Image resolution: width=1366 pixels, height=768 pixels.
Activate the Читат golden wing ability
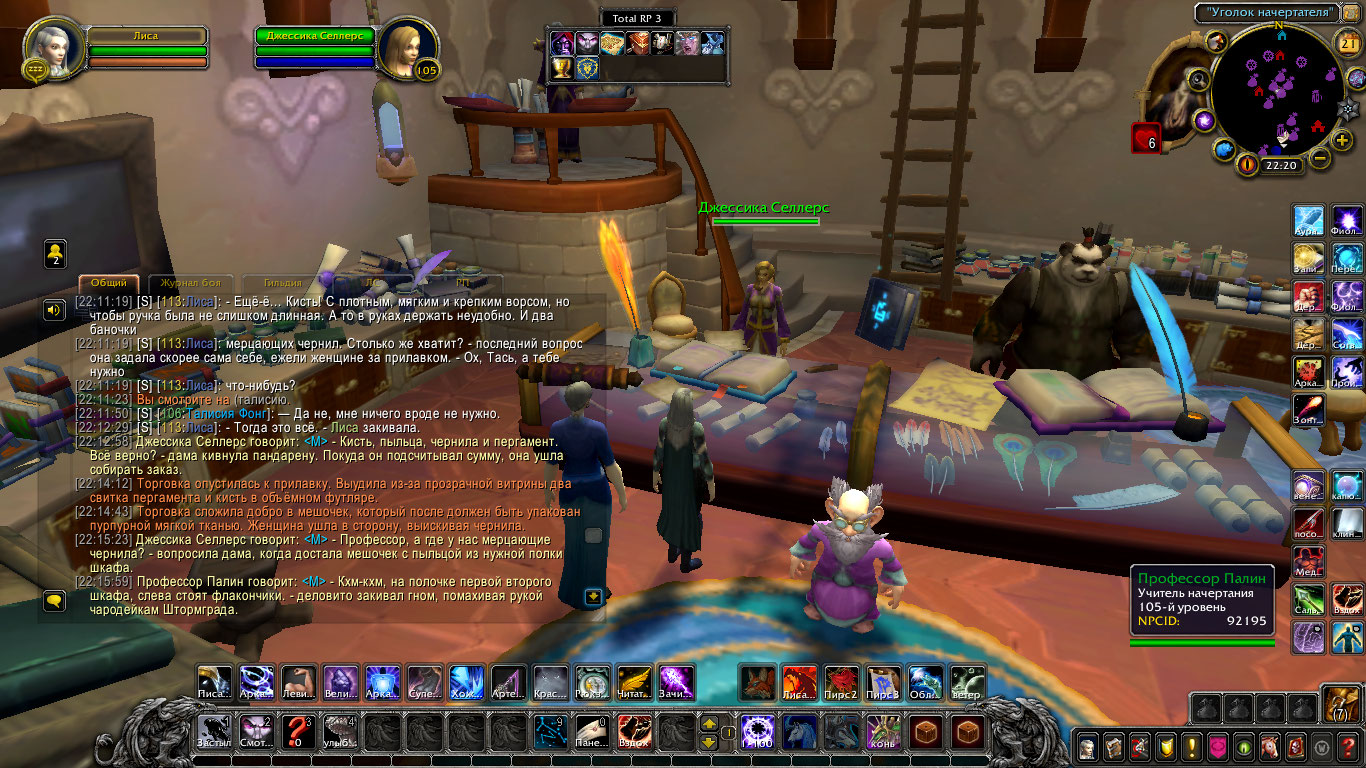pos(634,682)
